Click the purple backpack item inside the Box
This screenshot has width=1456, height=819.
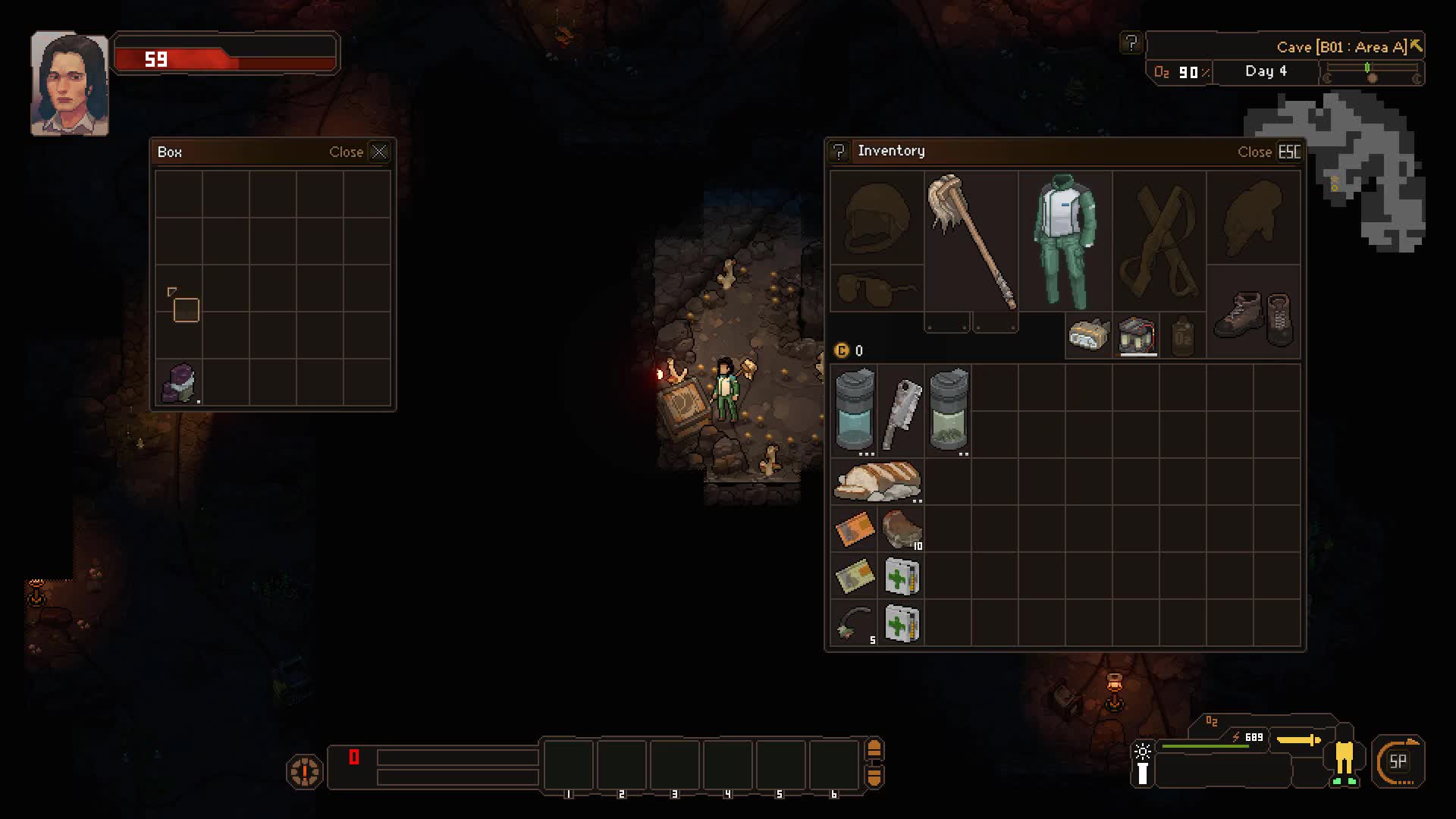coord(178,383)
